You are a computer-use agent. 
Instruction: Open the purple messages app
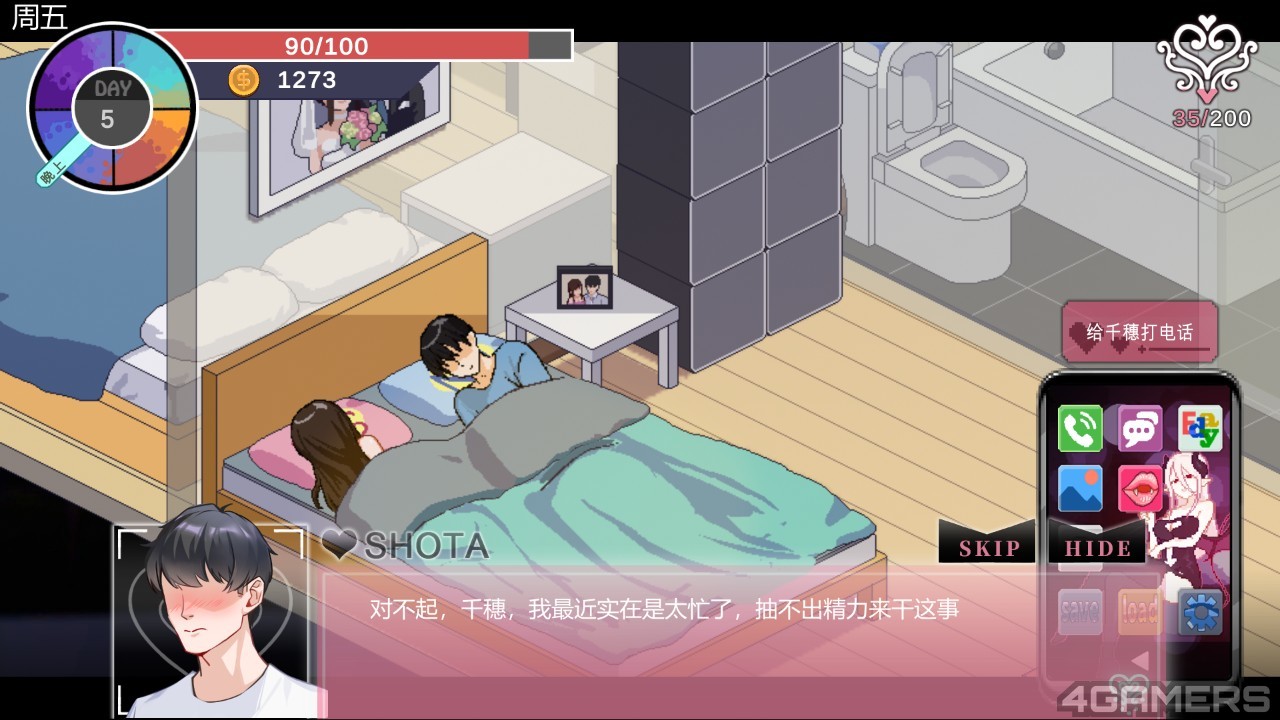click(1140, 429)
